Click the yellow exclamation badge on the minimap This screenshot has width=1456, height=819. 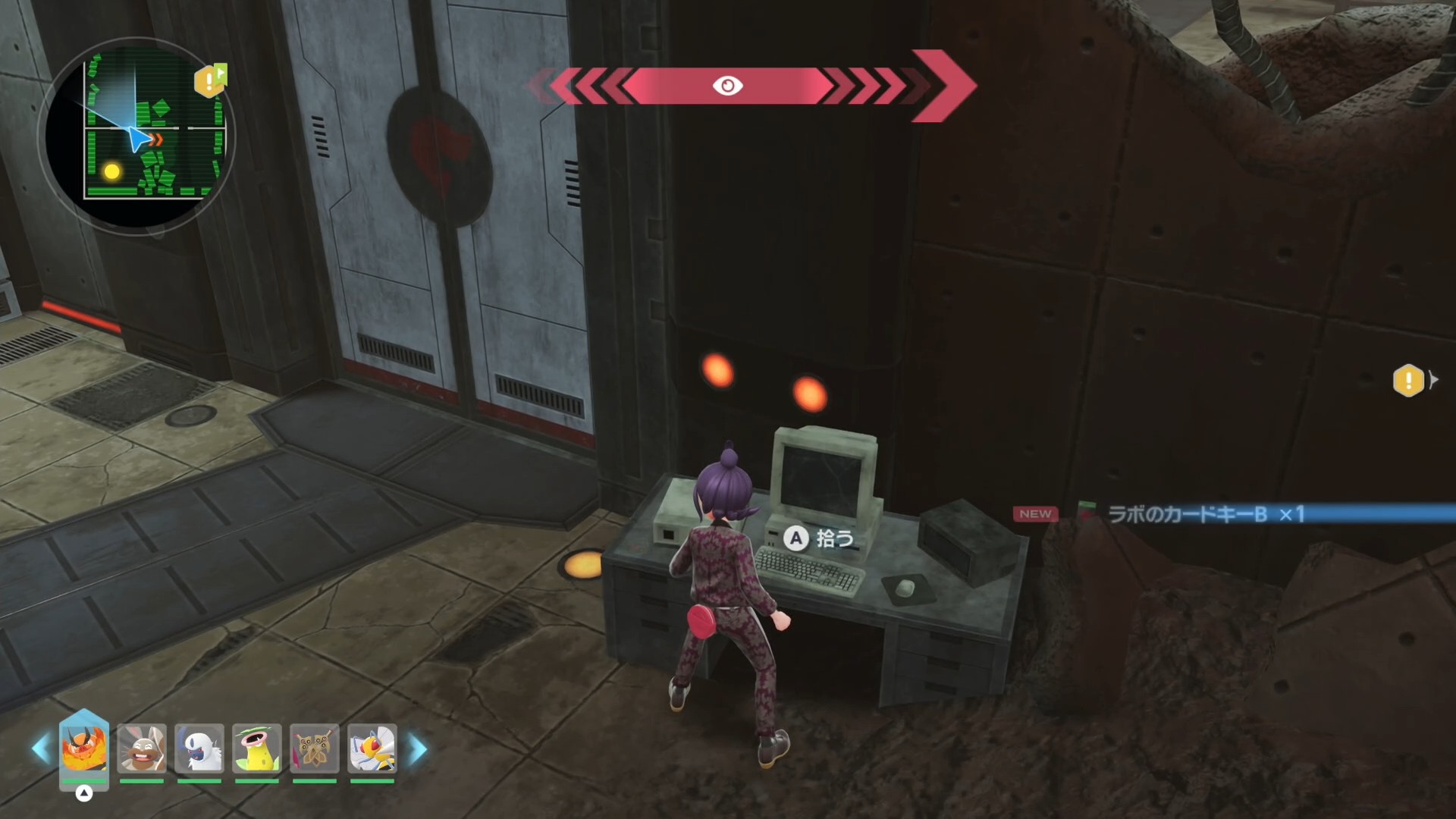click(x=209, y=80)
